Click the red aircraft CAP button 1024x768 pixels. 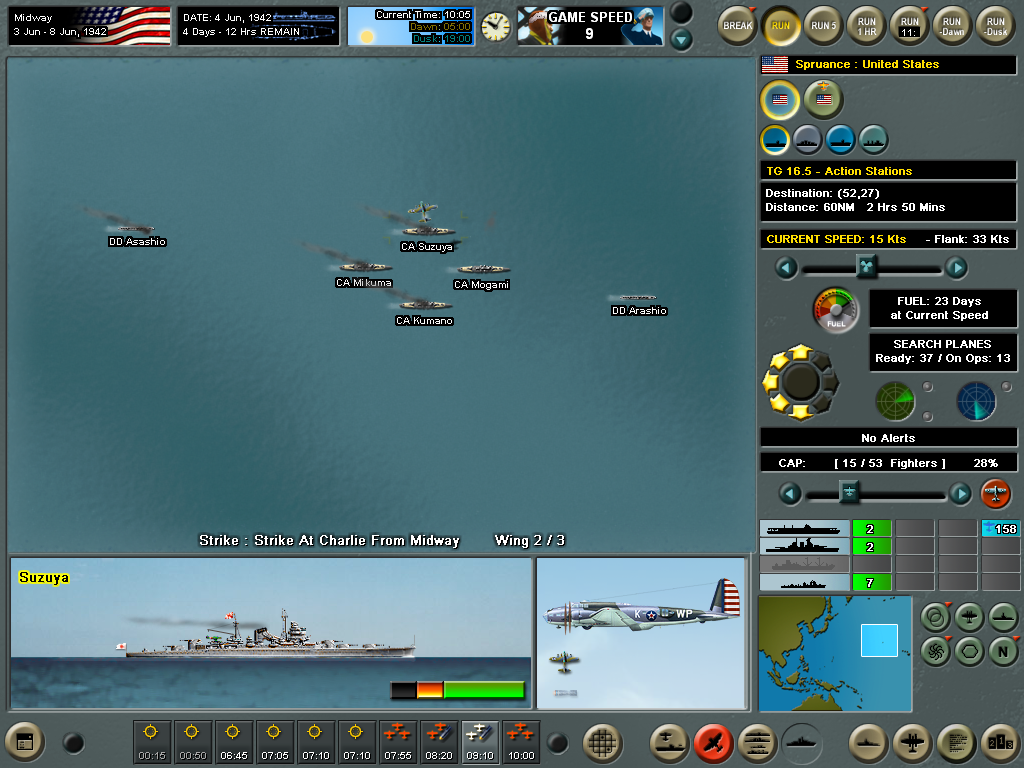click(995, 493)
